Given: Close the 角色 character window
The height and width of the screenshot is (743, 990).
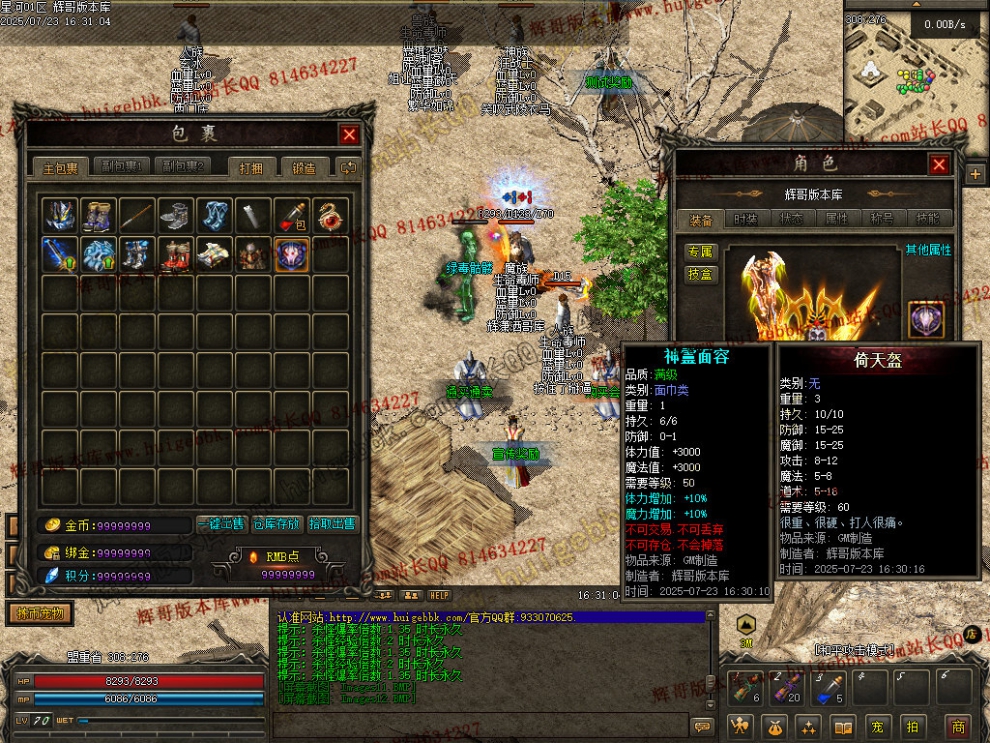Looking at the screenshot, I should point(939,164).
